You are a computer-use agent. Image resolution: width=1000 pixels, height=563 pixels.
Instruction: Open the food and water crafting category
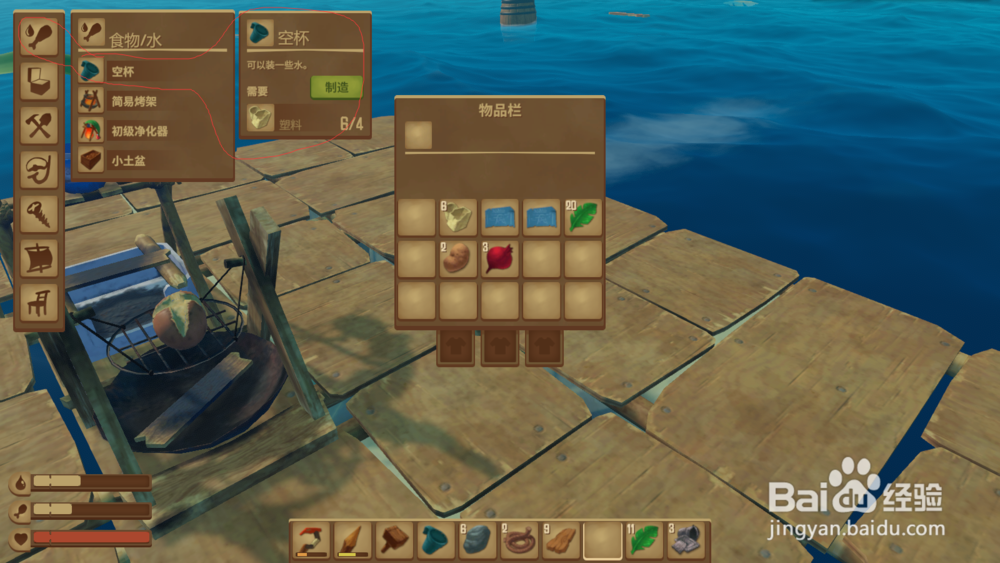click(39, 36)
